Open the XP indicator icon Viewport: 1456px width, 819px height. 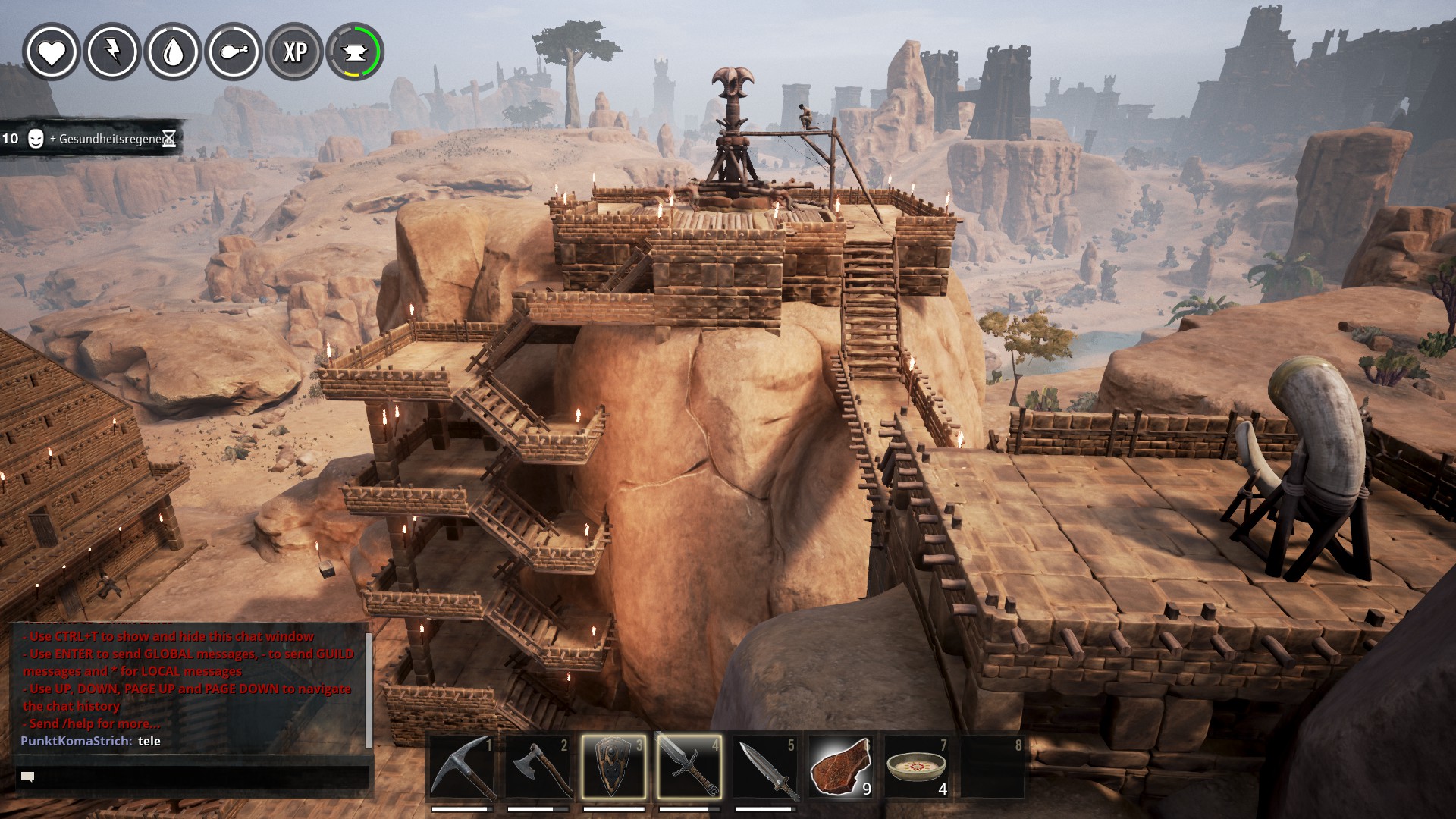[295, 52]
